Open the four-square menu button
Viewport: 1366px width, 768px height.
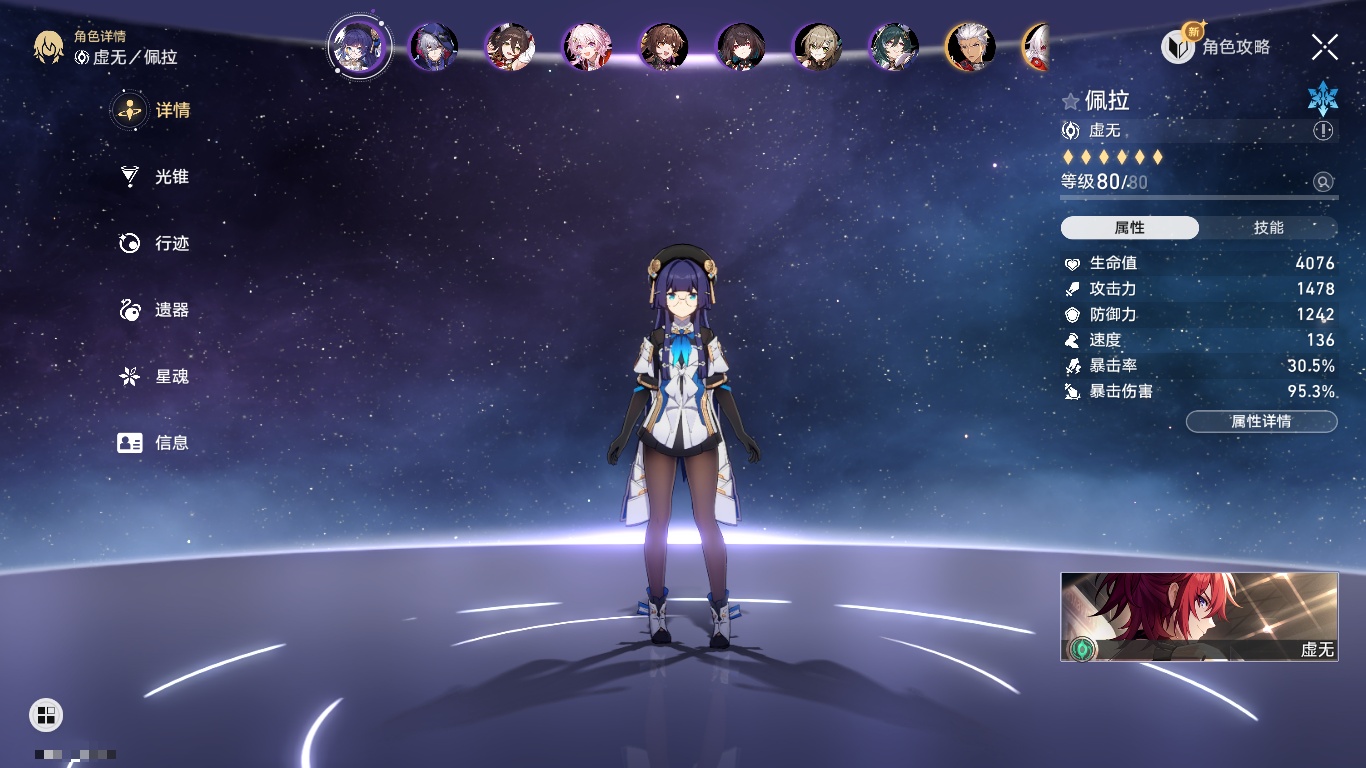coord(46,714)
